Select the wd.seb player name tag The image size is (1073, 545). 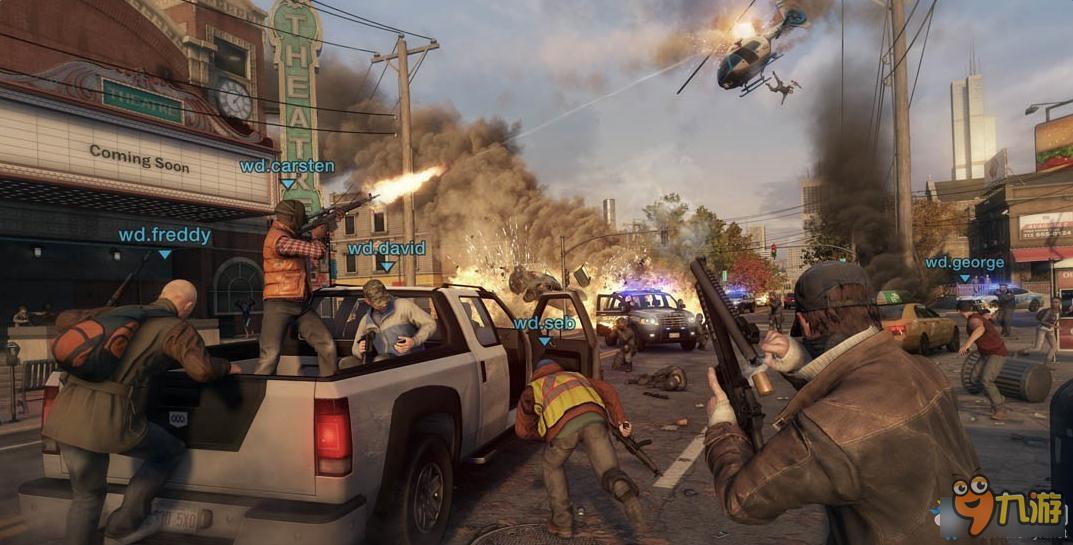click(543, 323)
